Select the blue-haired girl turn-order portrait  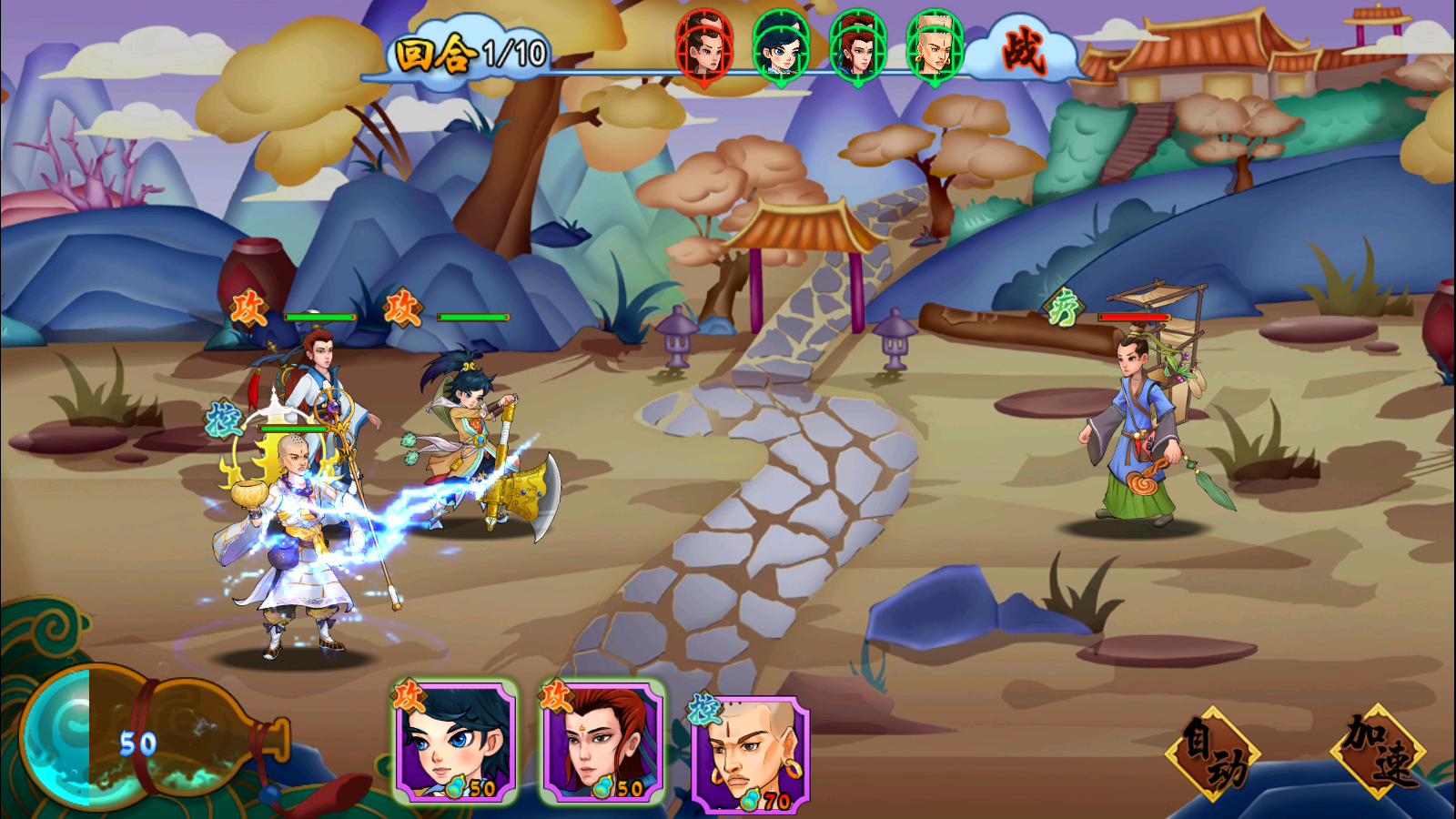(781, 45)
